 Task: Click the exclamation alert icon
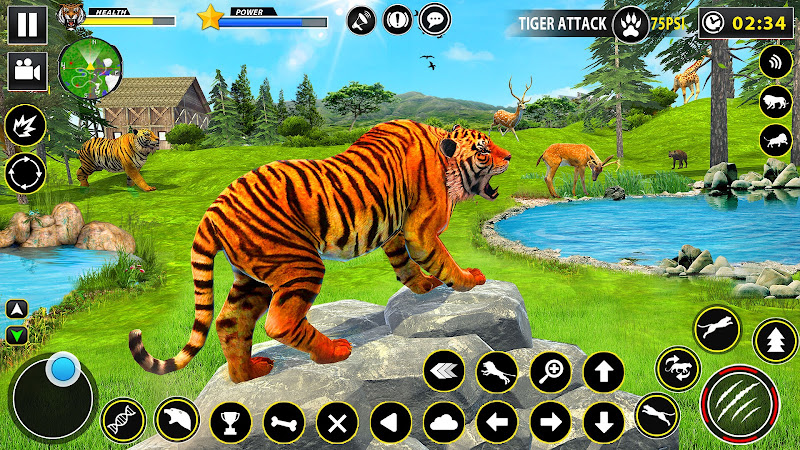click(x=398, y=19)
